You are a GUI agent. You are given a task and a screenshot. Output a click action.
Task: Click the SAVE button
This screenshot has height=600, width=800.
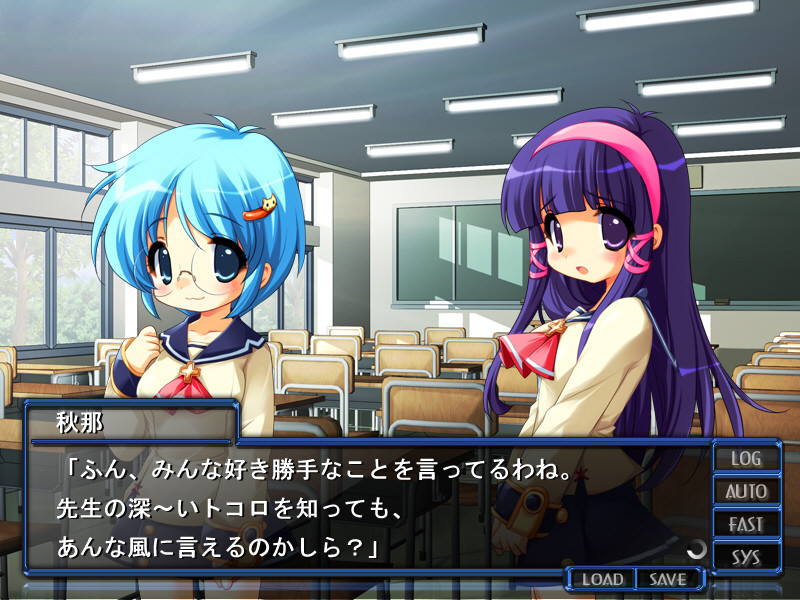667,579
